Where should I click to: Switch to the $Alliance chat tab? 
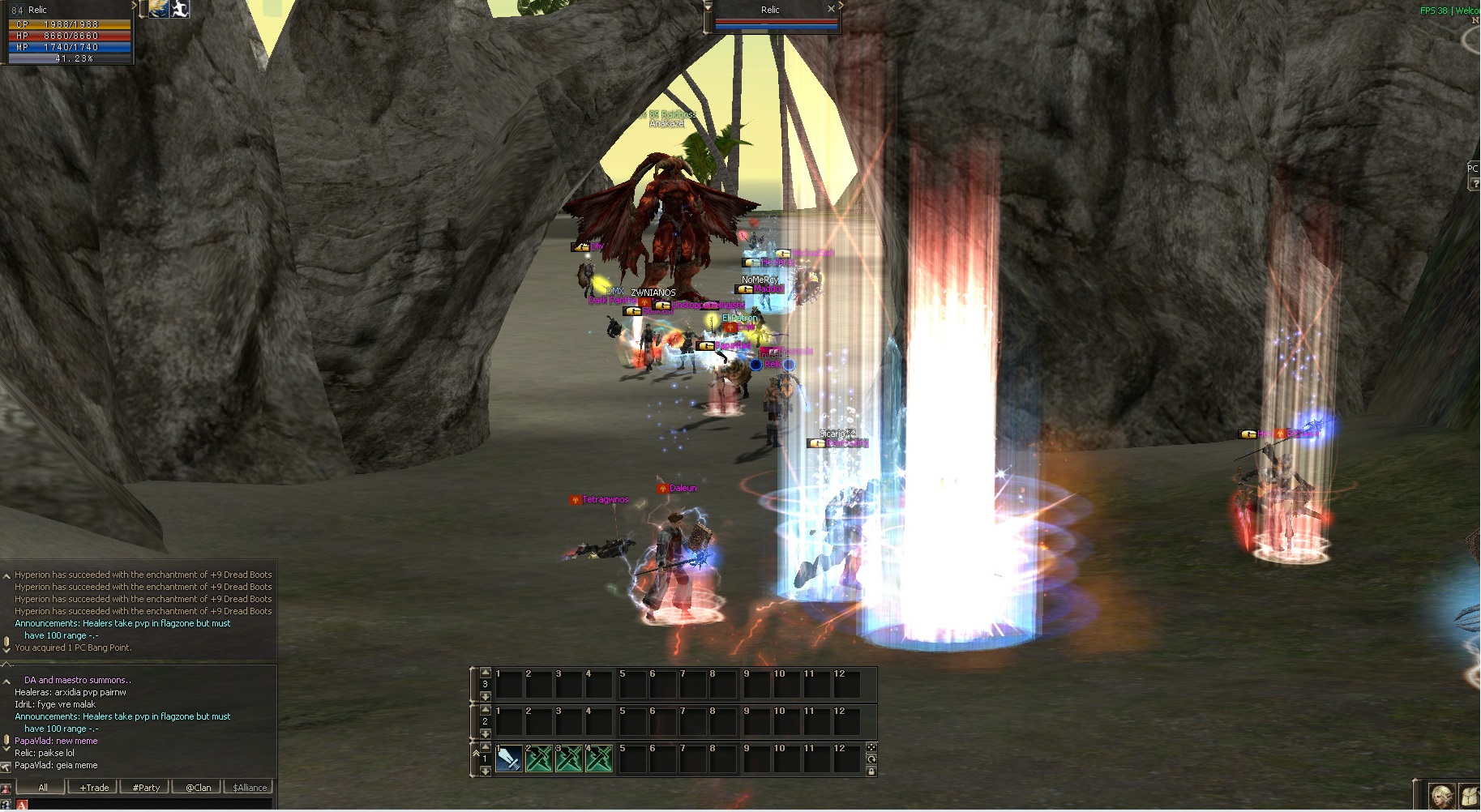coord(250,787)
